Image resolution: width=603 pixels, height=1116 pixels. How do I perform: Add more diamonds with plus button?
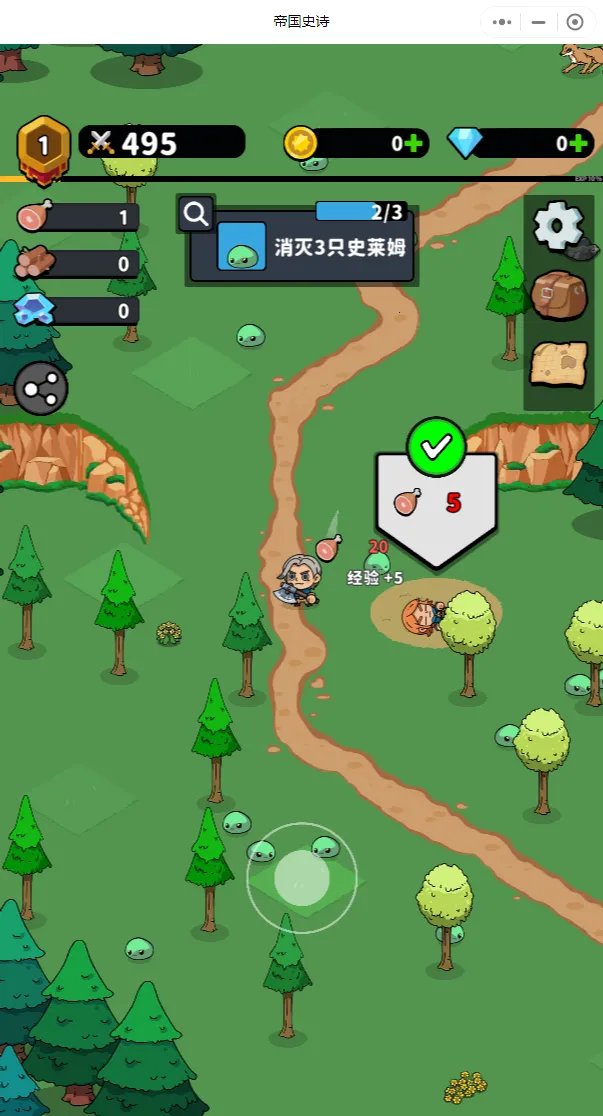tap(577, 143)
